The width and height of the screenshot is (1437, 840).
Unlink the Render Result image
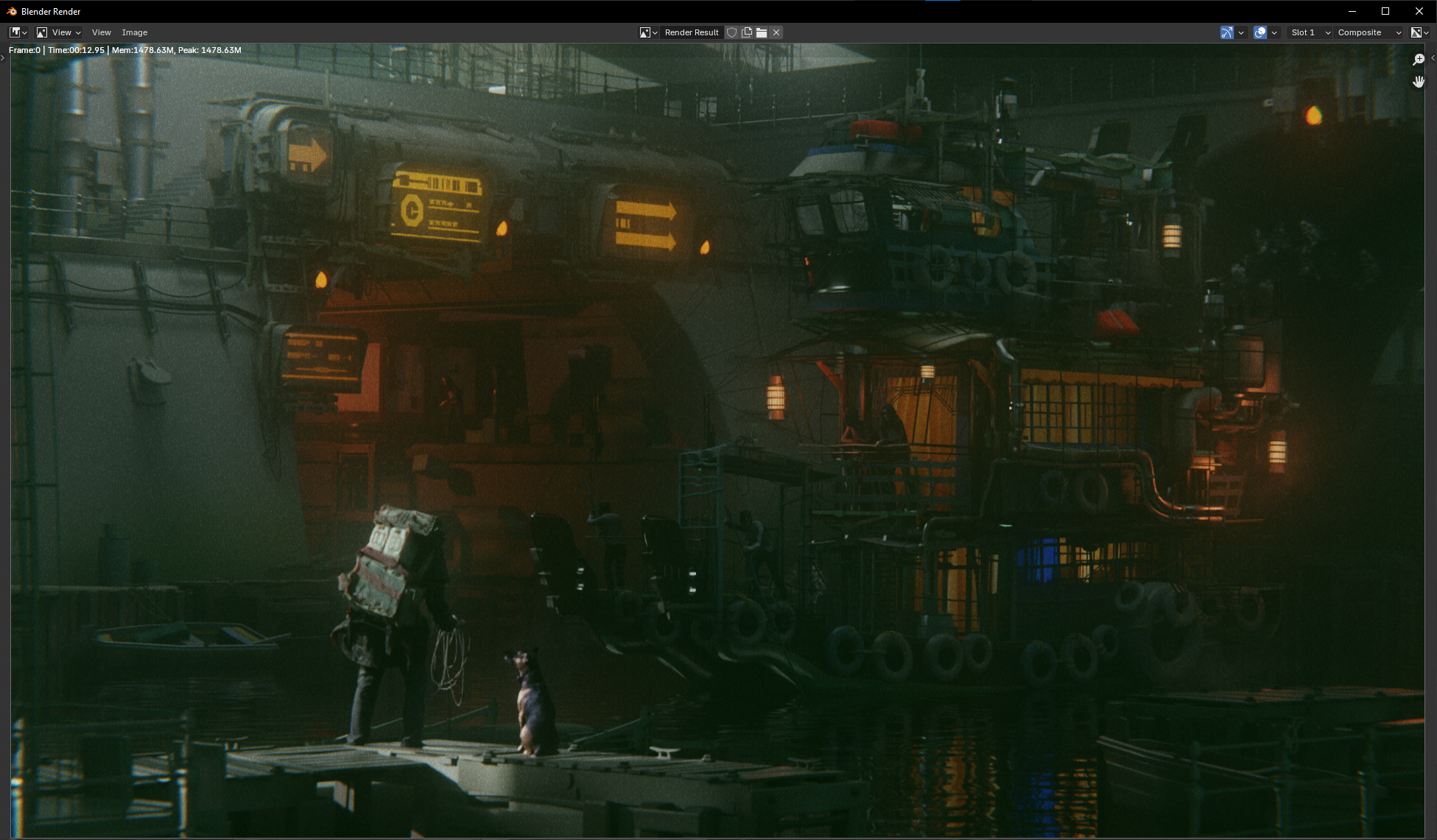[x=776, y=32]
